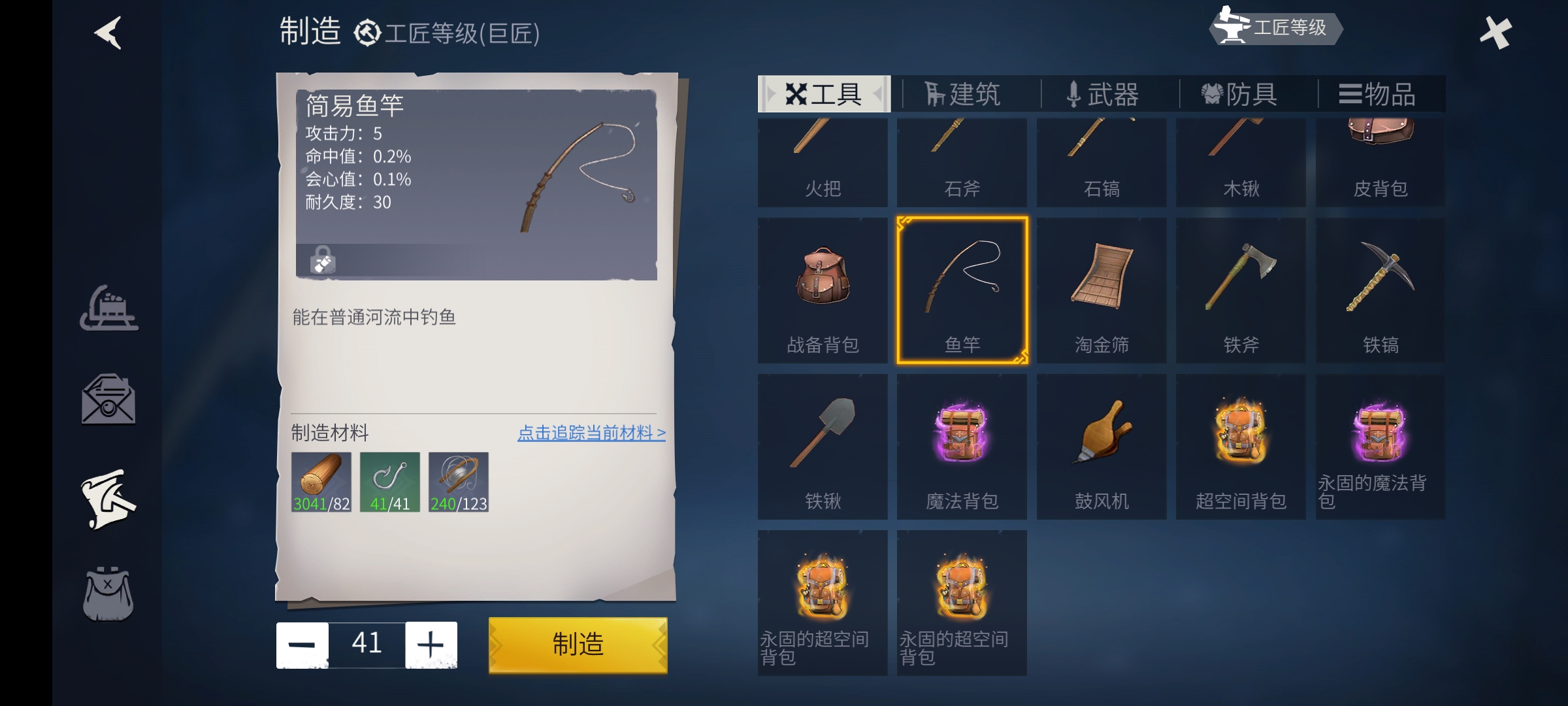Open the backpack icon in left sidebar
This screenshot has height=706, width=1568.
[x=108, y=595]
